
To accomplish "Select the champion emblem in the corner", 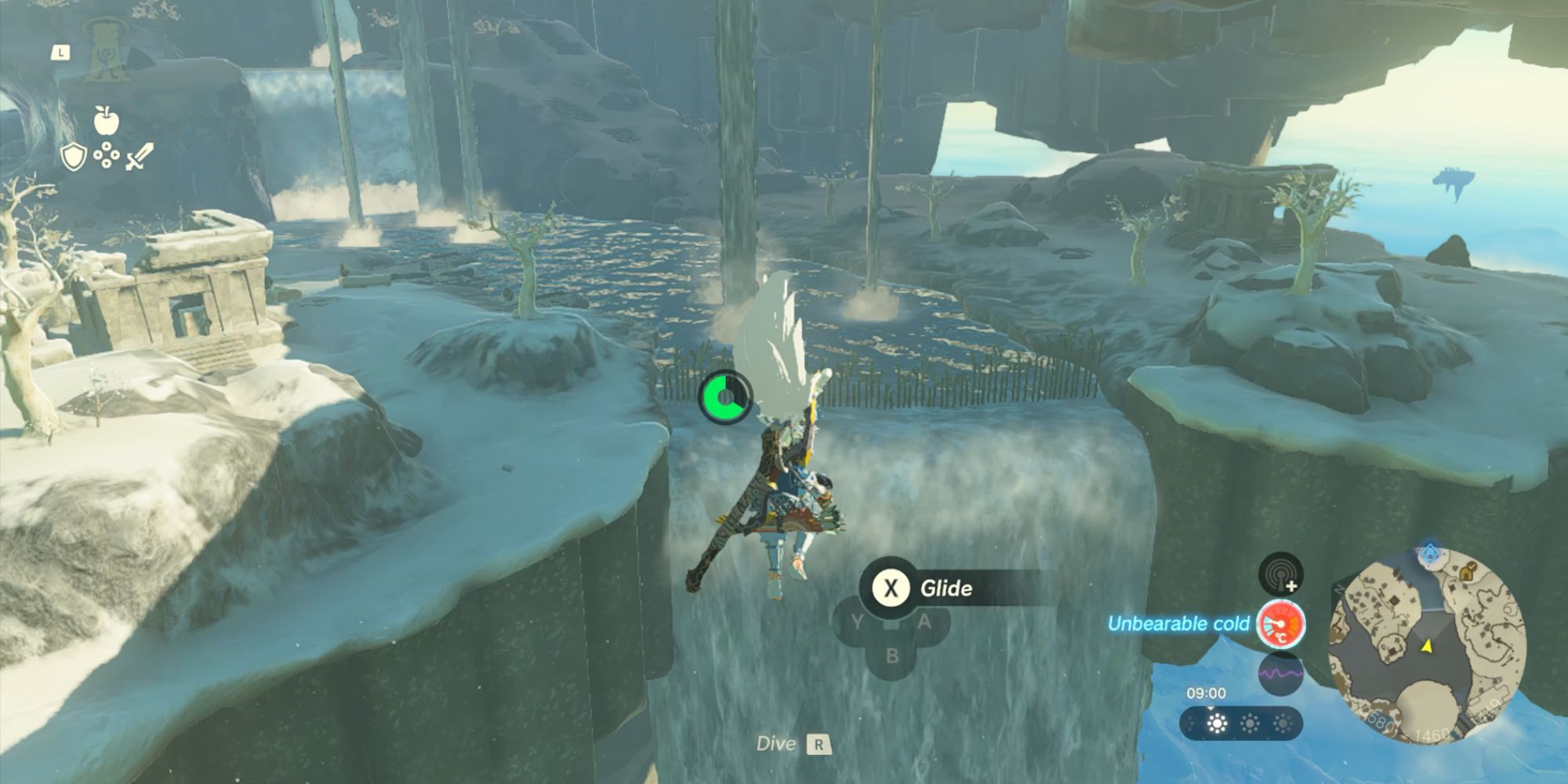I will point(107,51).
